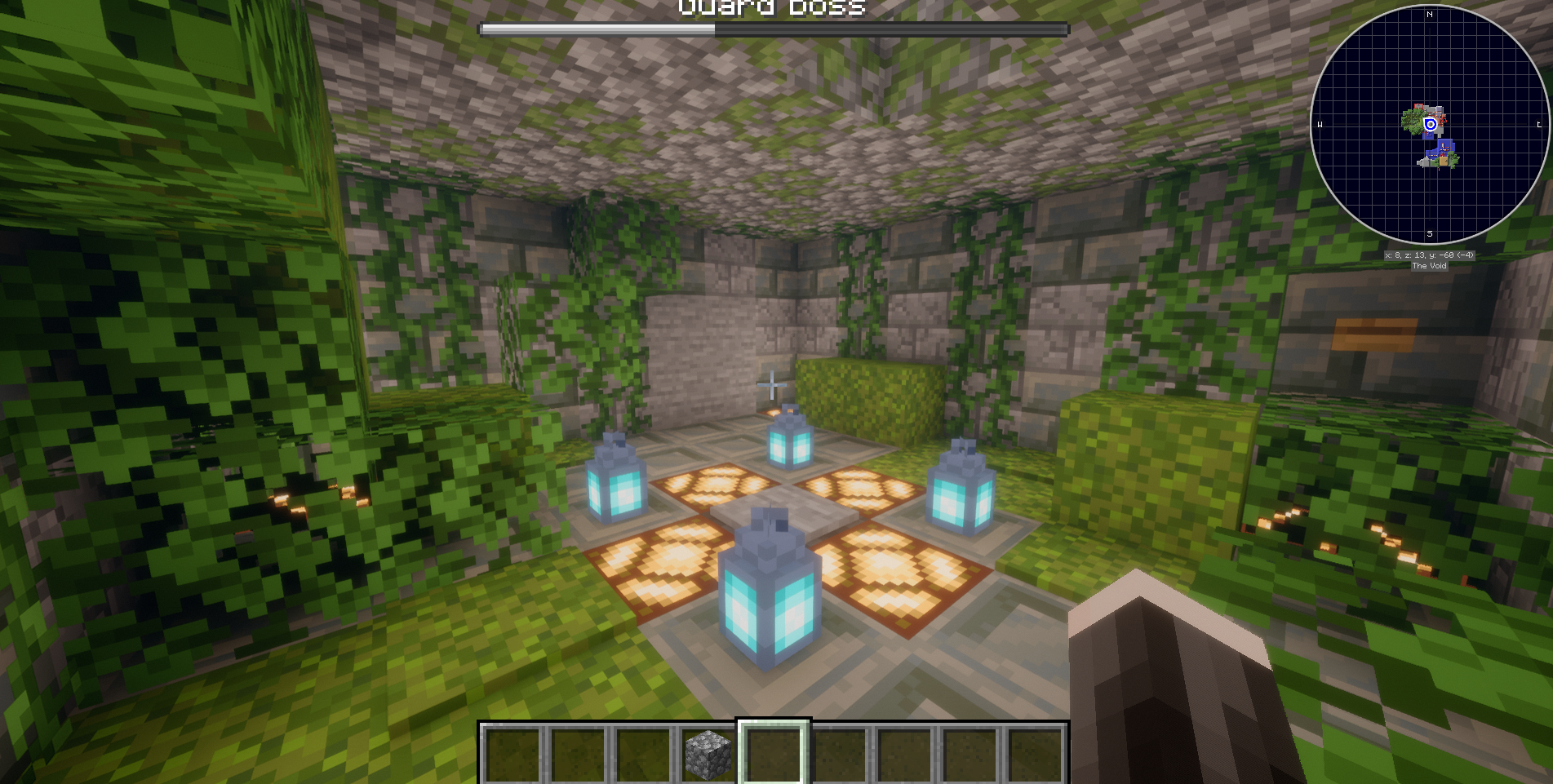Click the coordinates readout below the minimap
The image size is (1553, 784).
[x=1429, y=255]
